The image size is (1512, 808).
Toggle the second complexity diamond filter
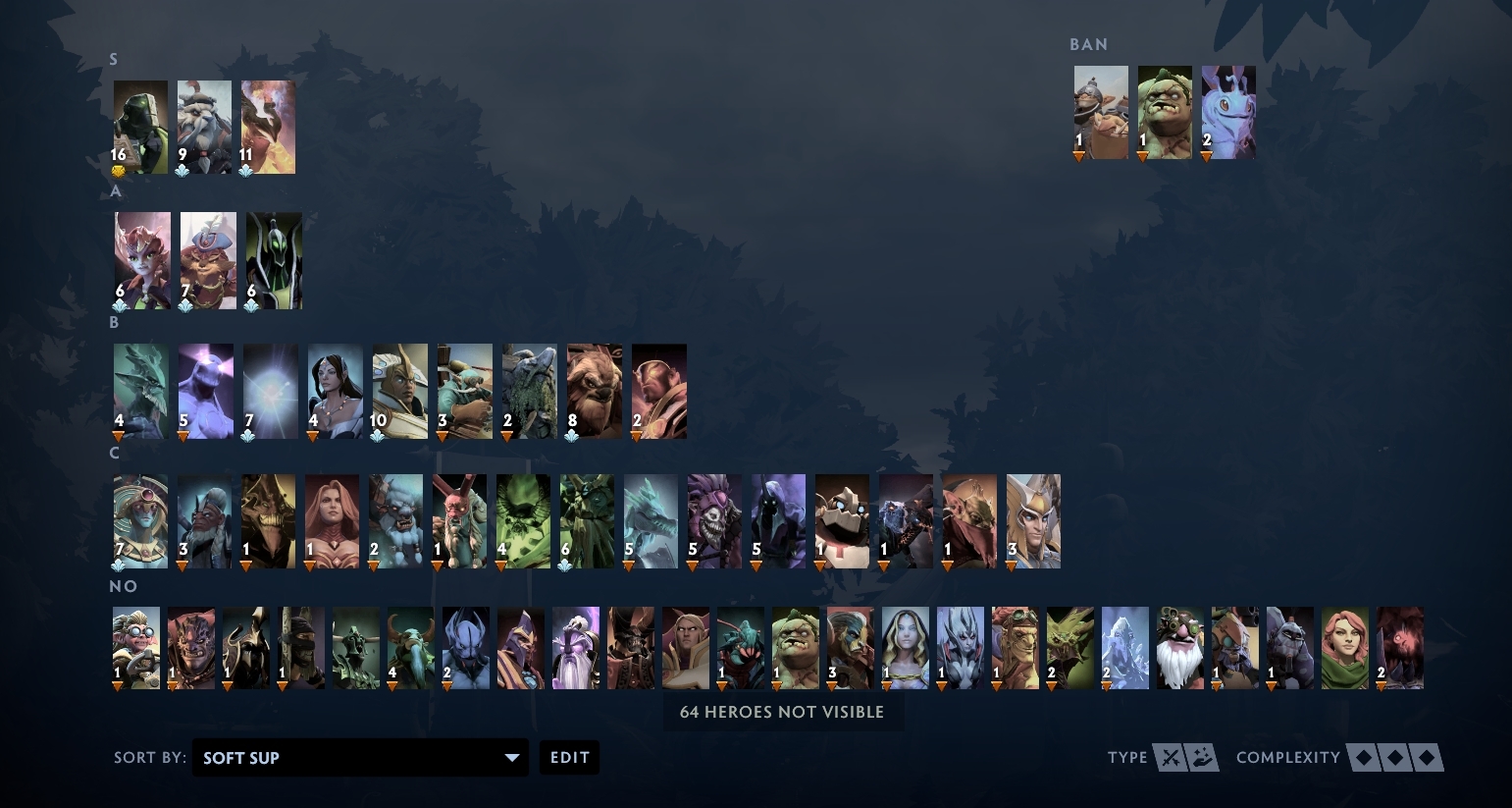click(x=1395, y=757)
